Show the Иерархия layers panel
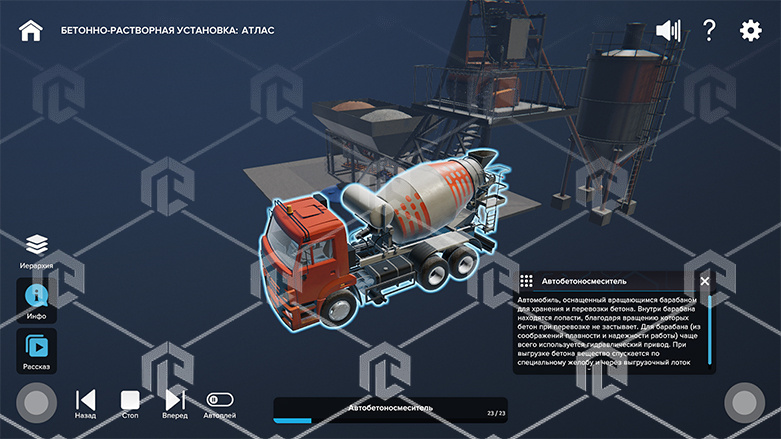781x439 pixels. click(37, 245)
